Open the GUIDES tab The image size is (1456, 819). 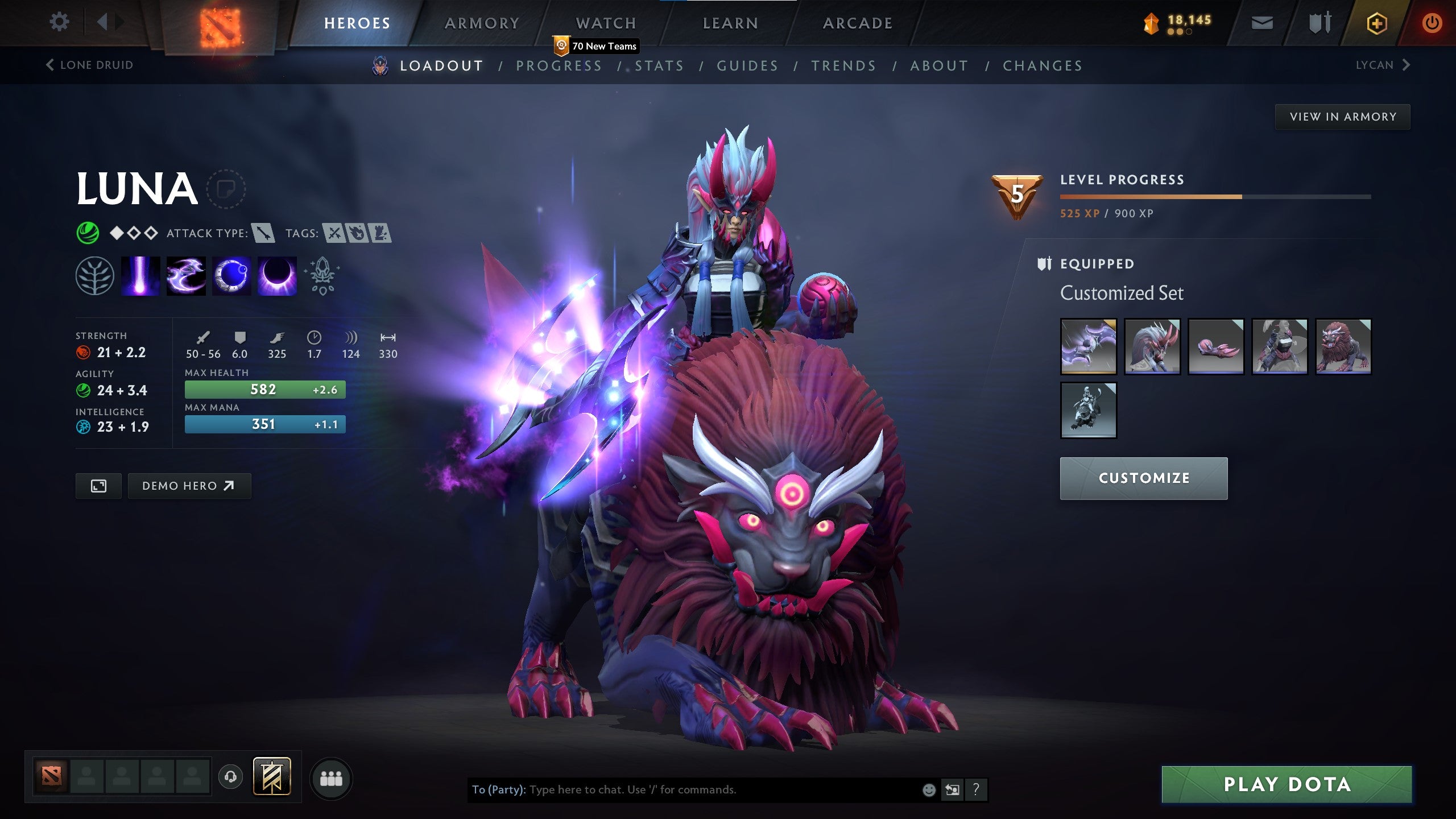pos(747,65)
